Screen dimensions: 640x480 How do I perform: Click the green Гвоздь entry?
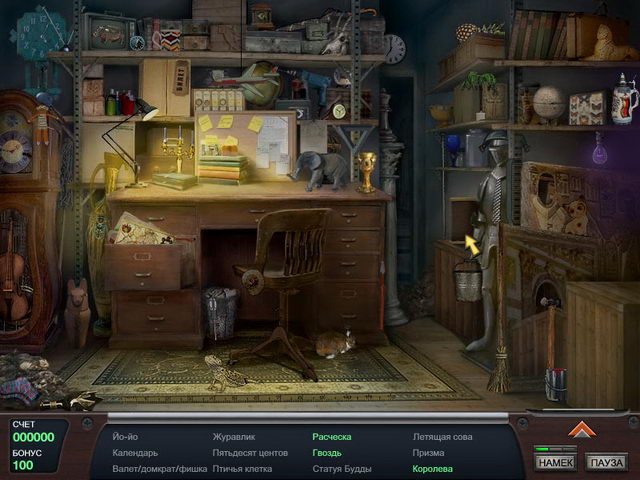click(327, 452)
